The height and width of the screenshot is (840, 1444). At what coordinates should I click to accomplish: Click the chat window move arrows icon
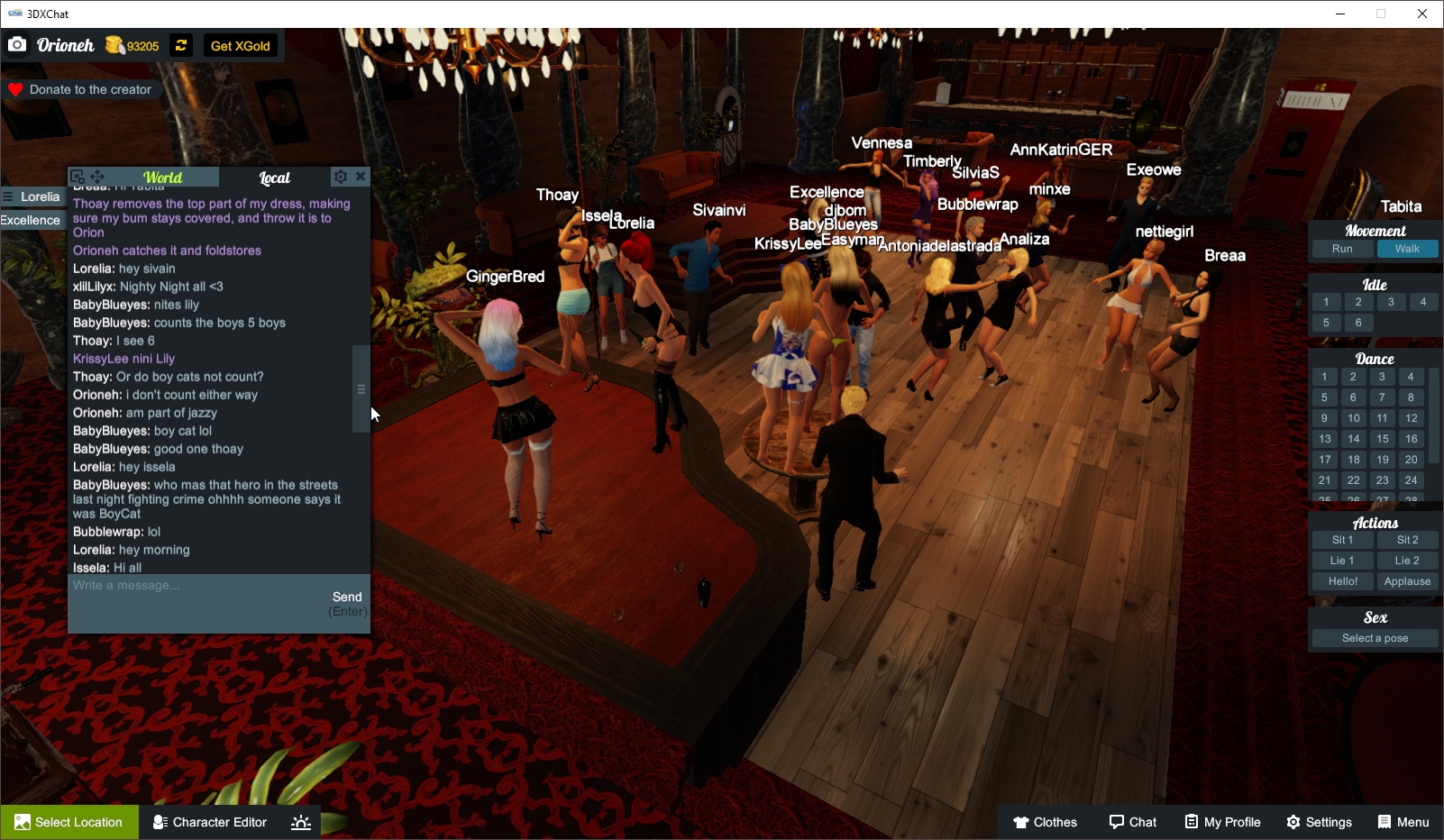pyautogui.click(x=96, y=177)
